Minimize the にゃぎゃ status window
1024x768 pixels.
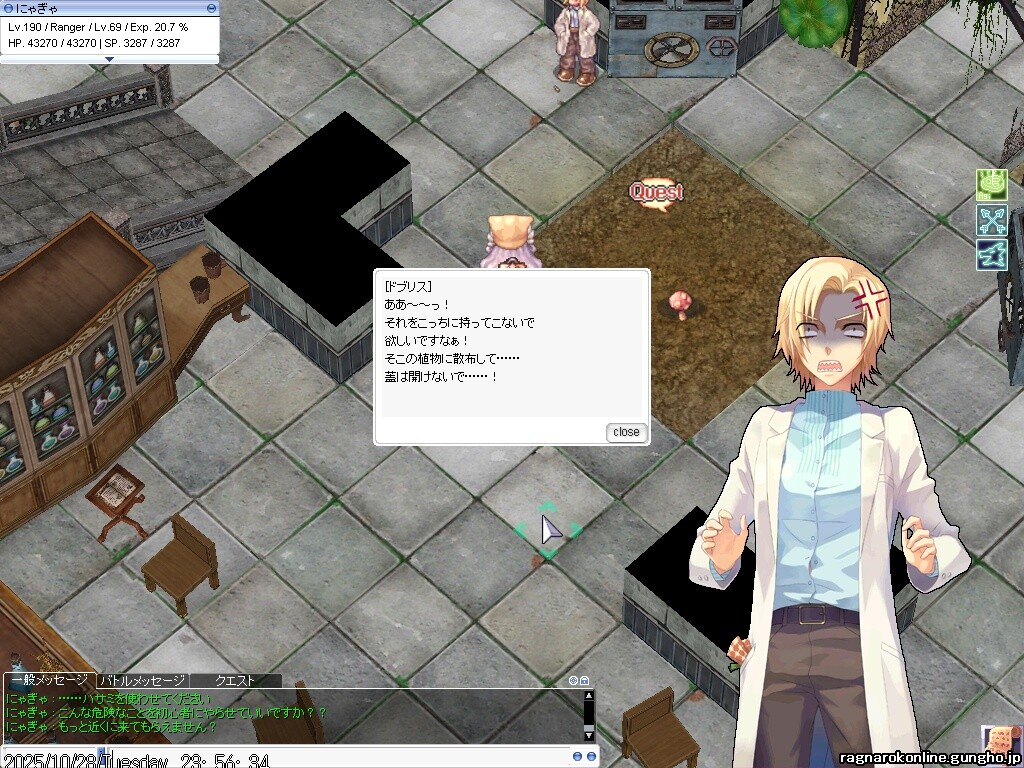click(211, 8)
